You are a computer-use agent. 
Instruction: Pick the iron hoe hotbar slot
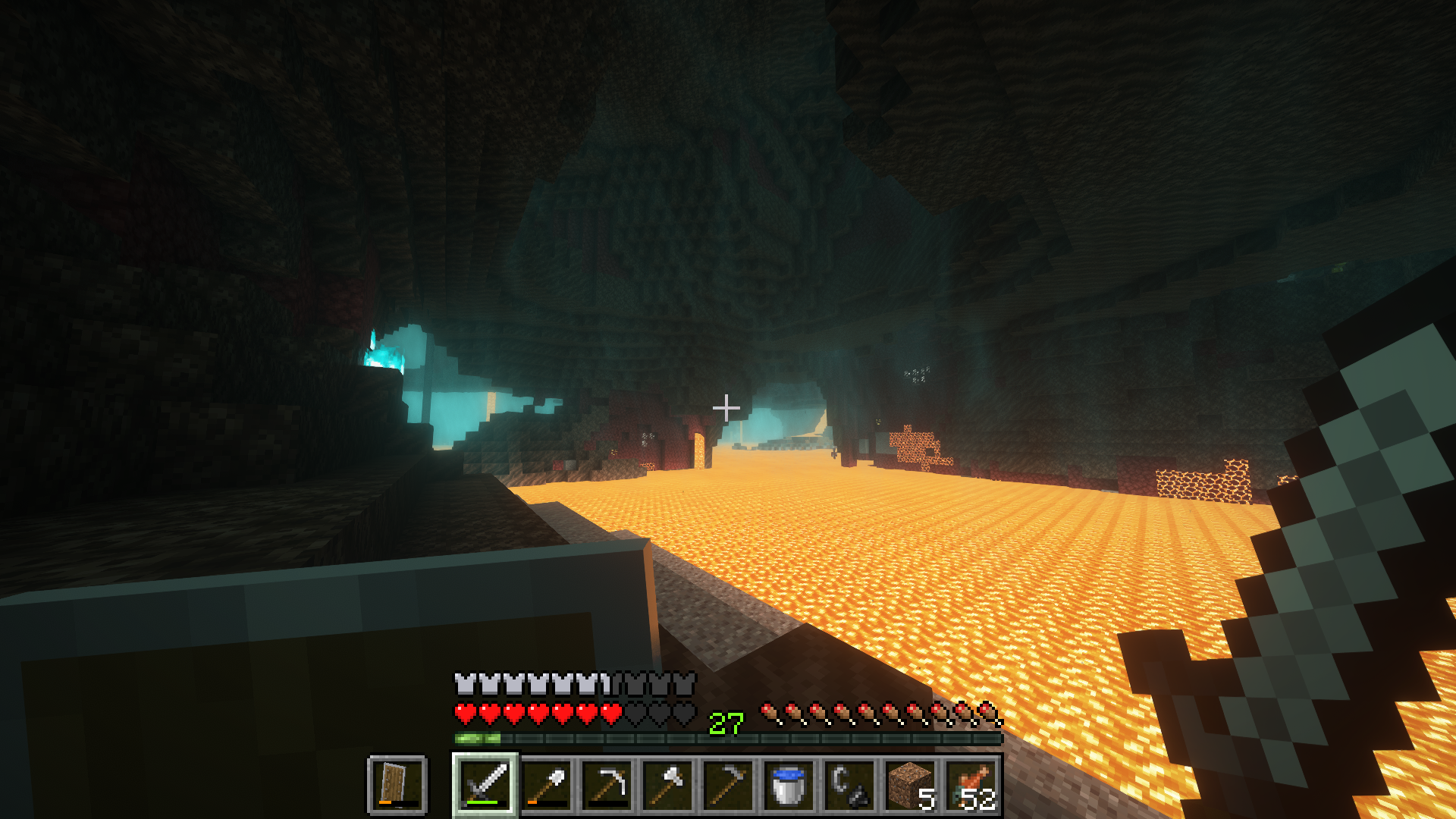[x=729, y=784]
